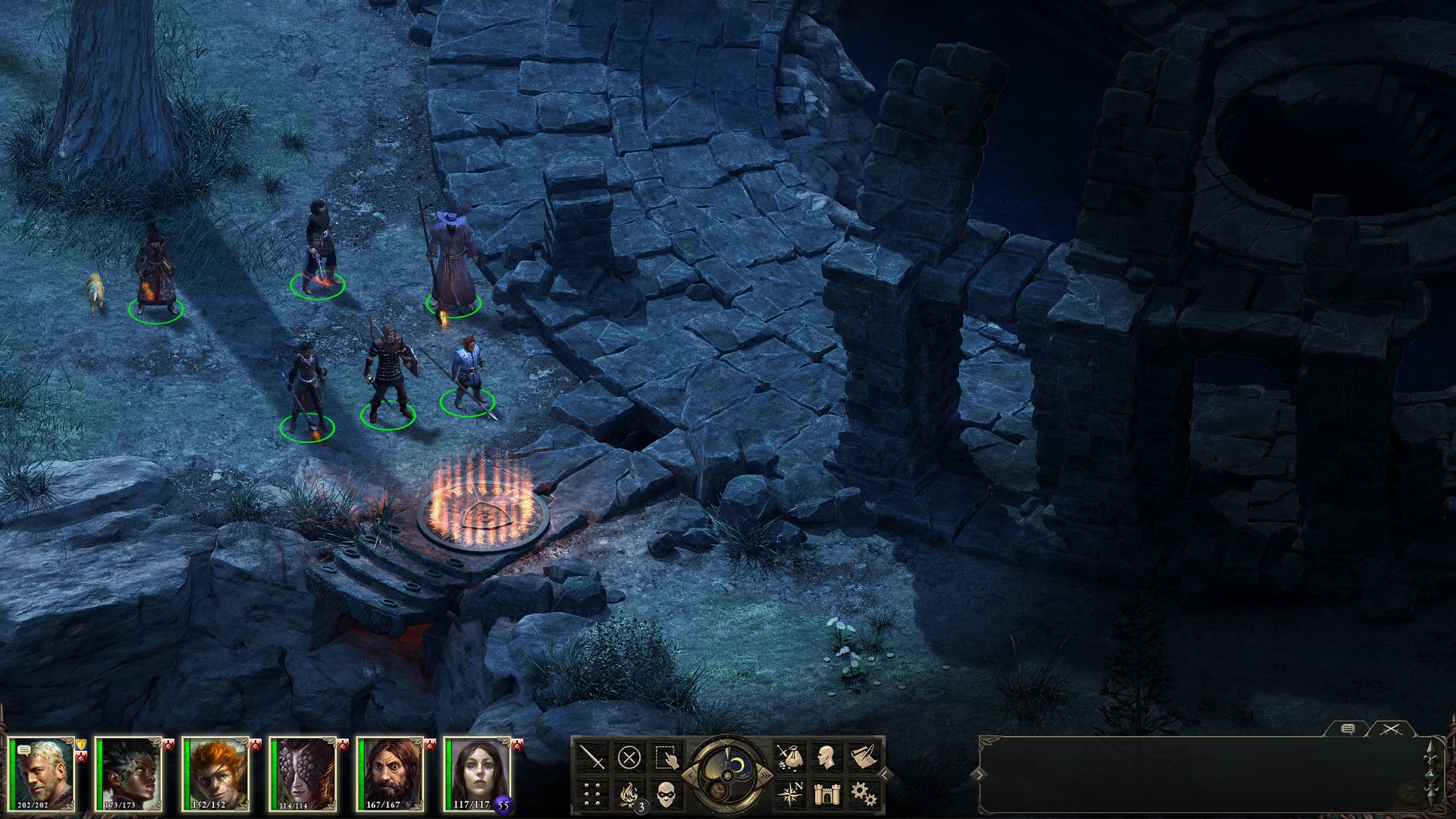Open the inventory money bag icon
Viewport: 1456px width, 819px height.
(789, 757)
